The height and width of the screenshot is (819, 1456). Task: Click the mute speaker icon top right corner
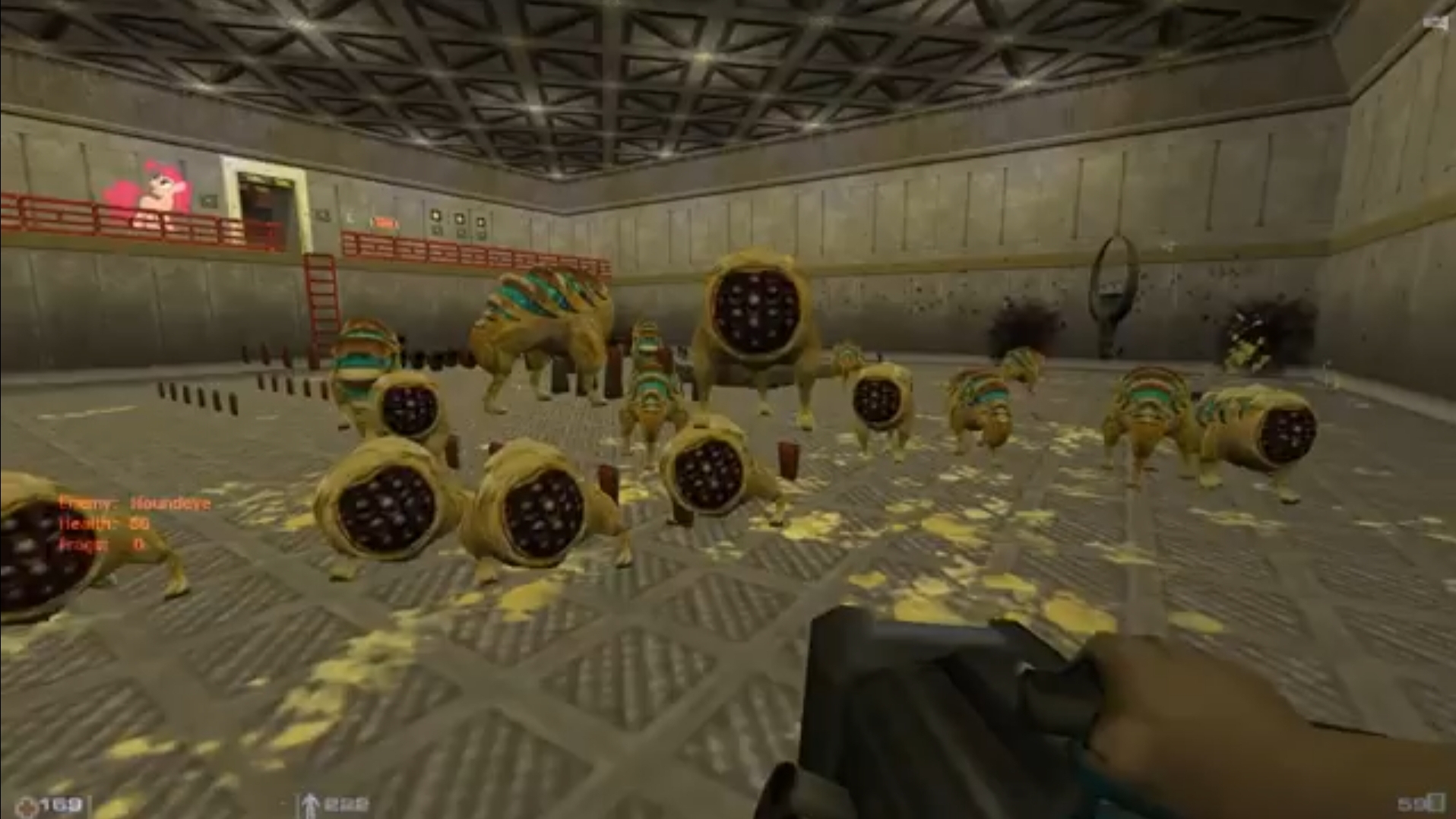1435,20
